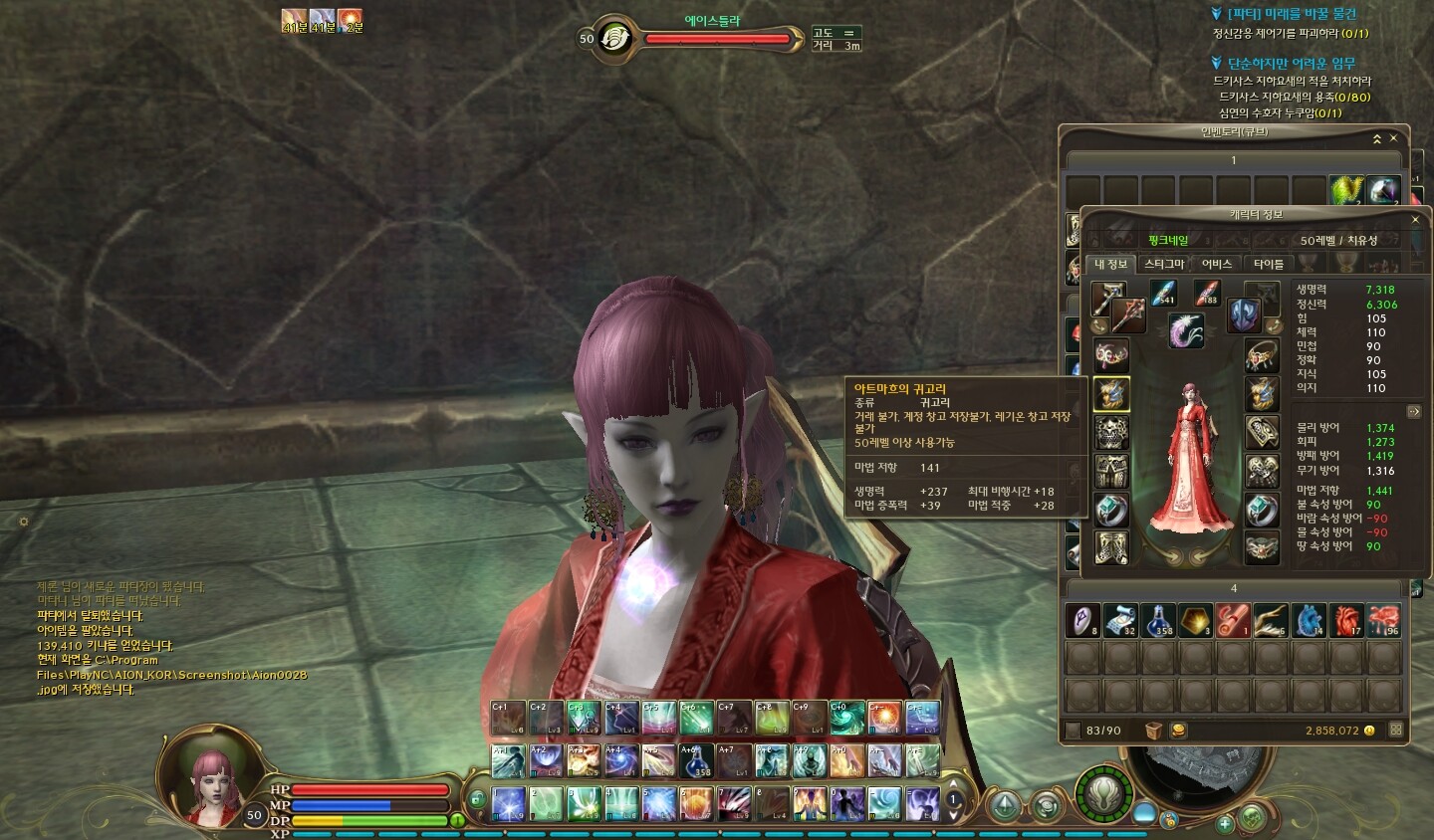Select the highlighted earring equipment slot
Screen dimensions: 1434x840
coord(1111,394)
